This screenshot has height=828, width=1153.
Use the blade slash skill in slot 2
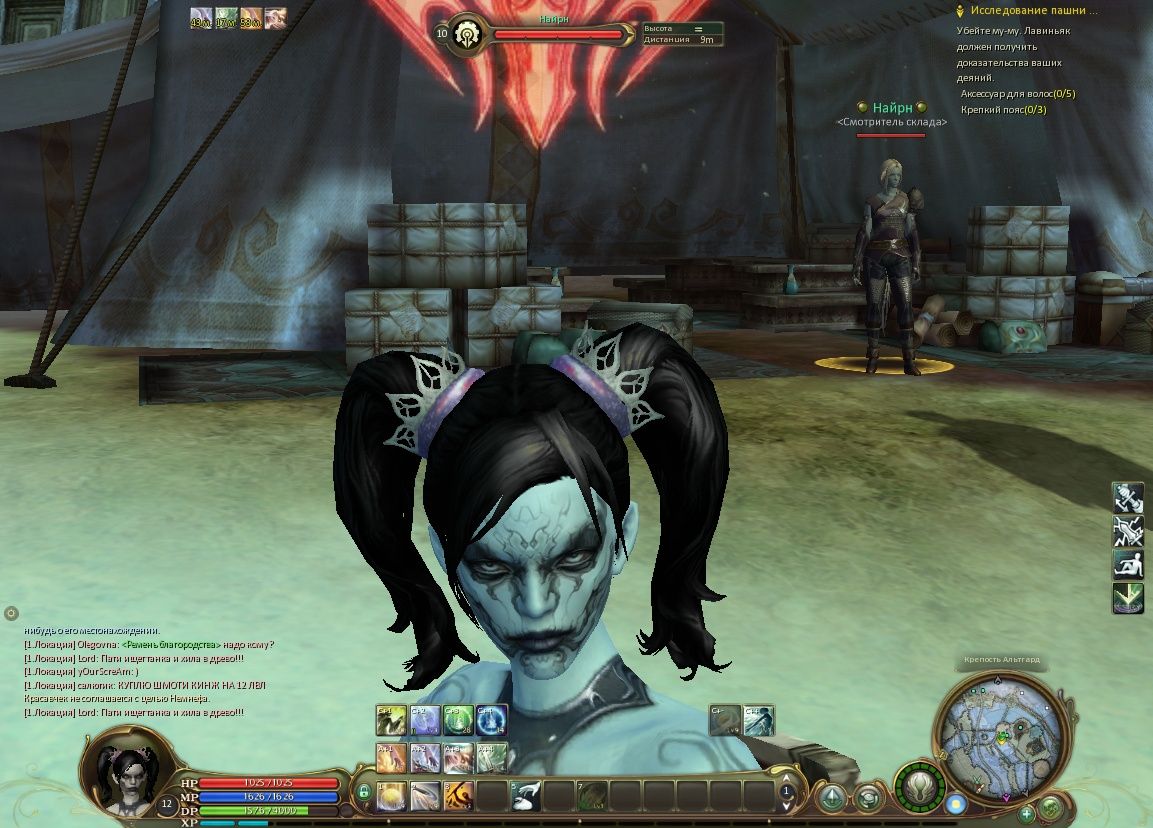425,795
